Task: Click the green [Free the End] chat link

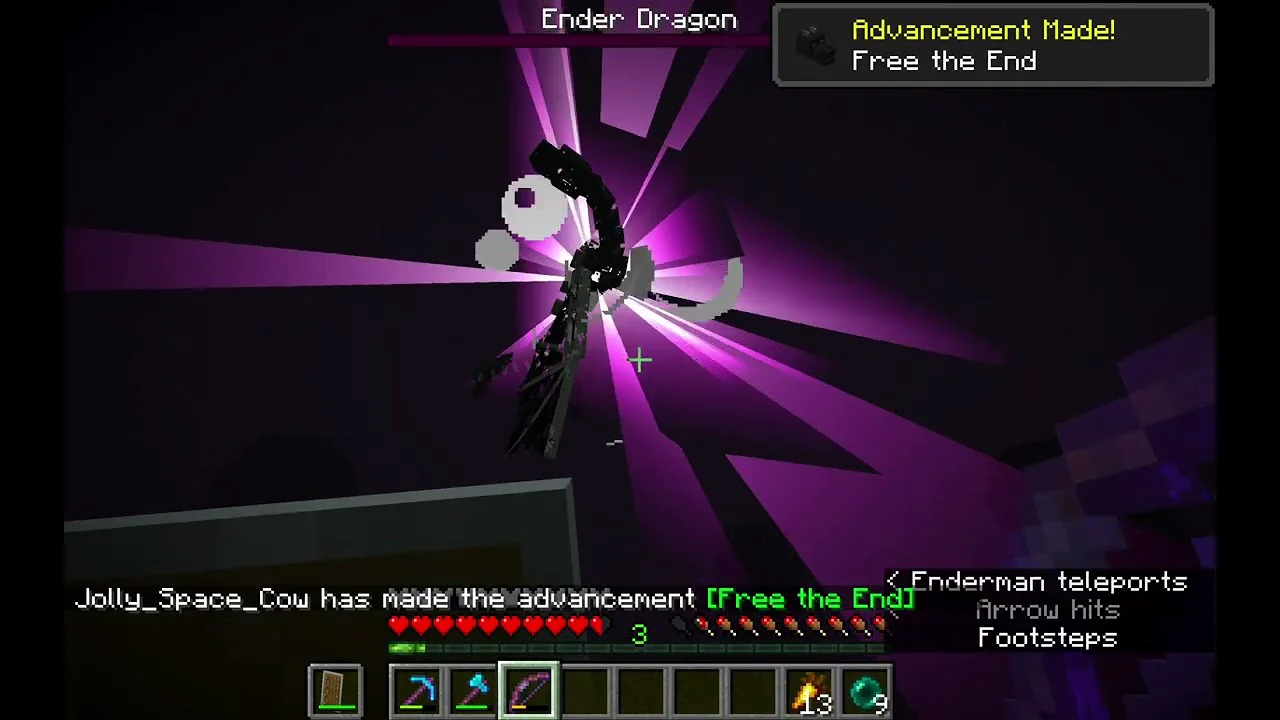Action: pos(810,599)
